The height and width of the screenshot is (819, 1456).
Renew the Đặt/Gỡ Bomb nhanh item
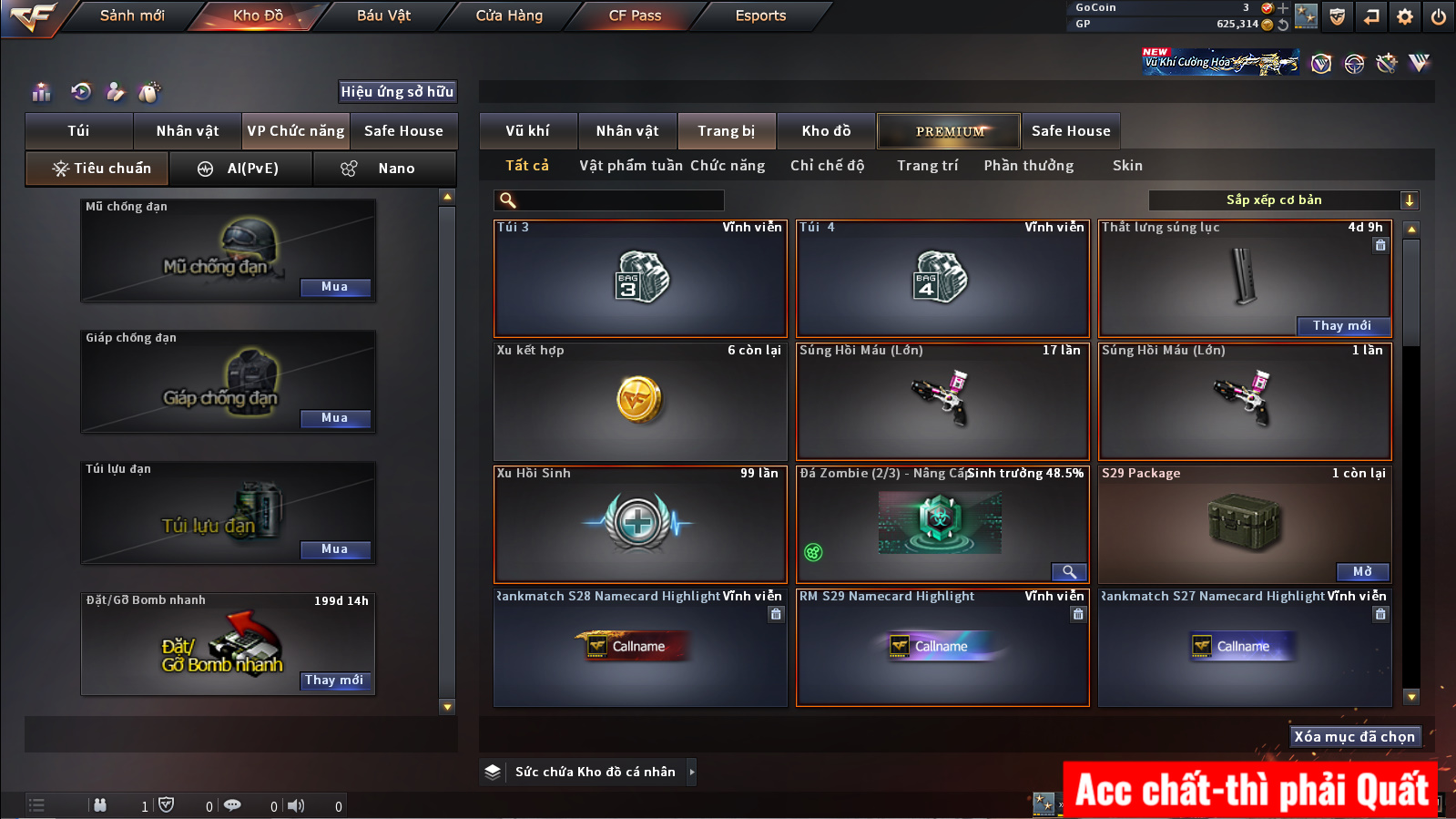pyautogui.click(x=334, y=681)
